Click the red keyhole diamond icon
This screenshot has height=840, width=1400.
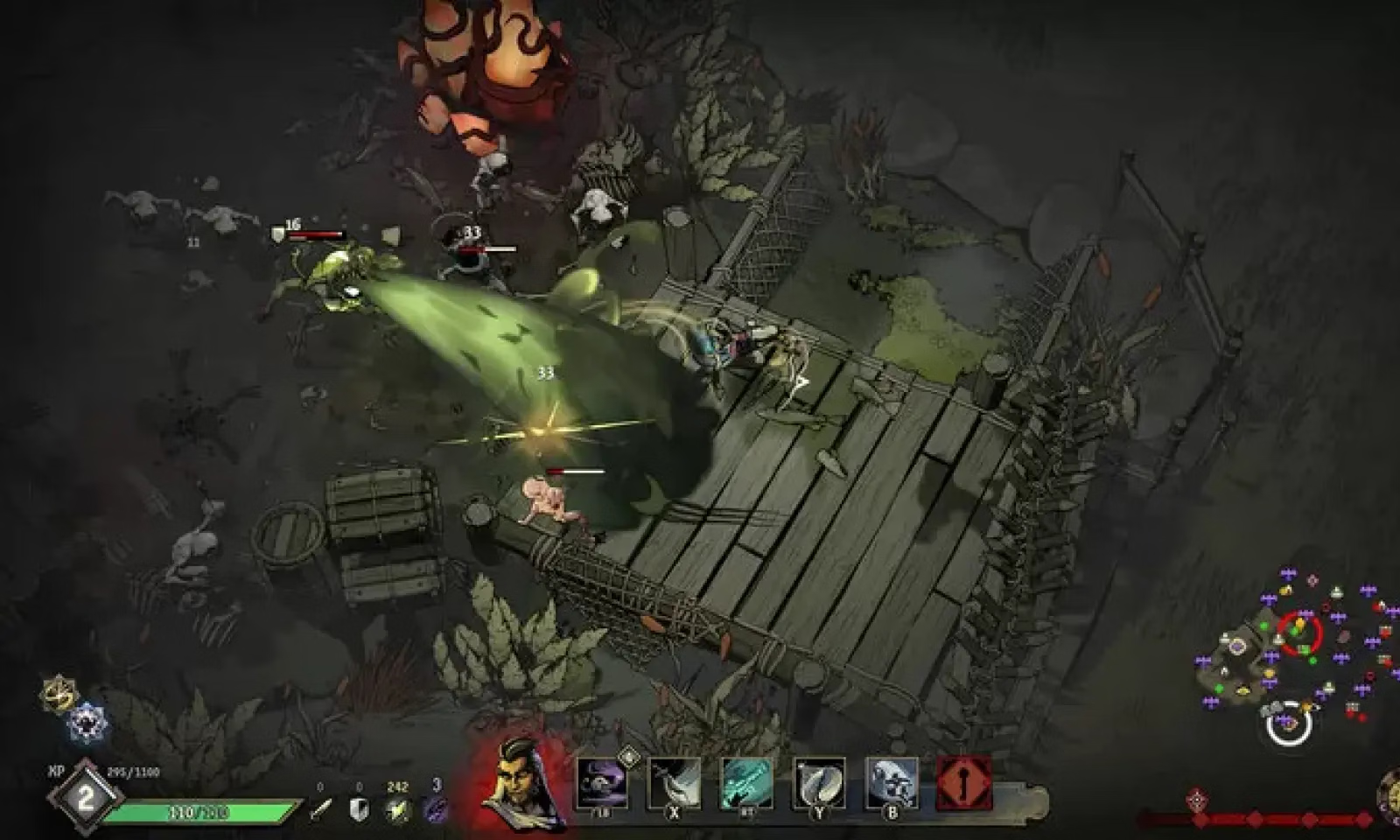pyautogui.click(x=964, y=781)
